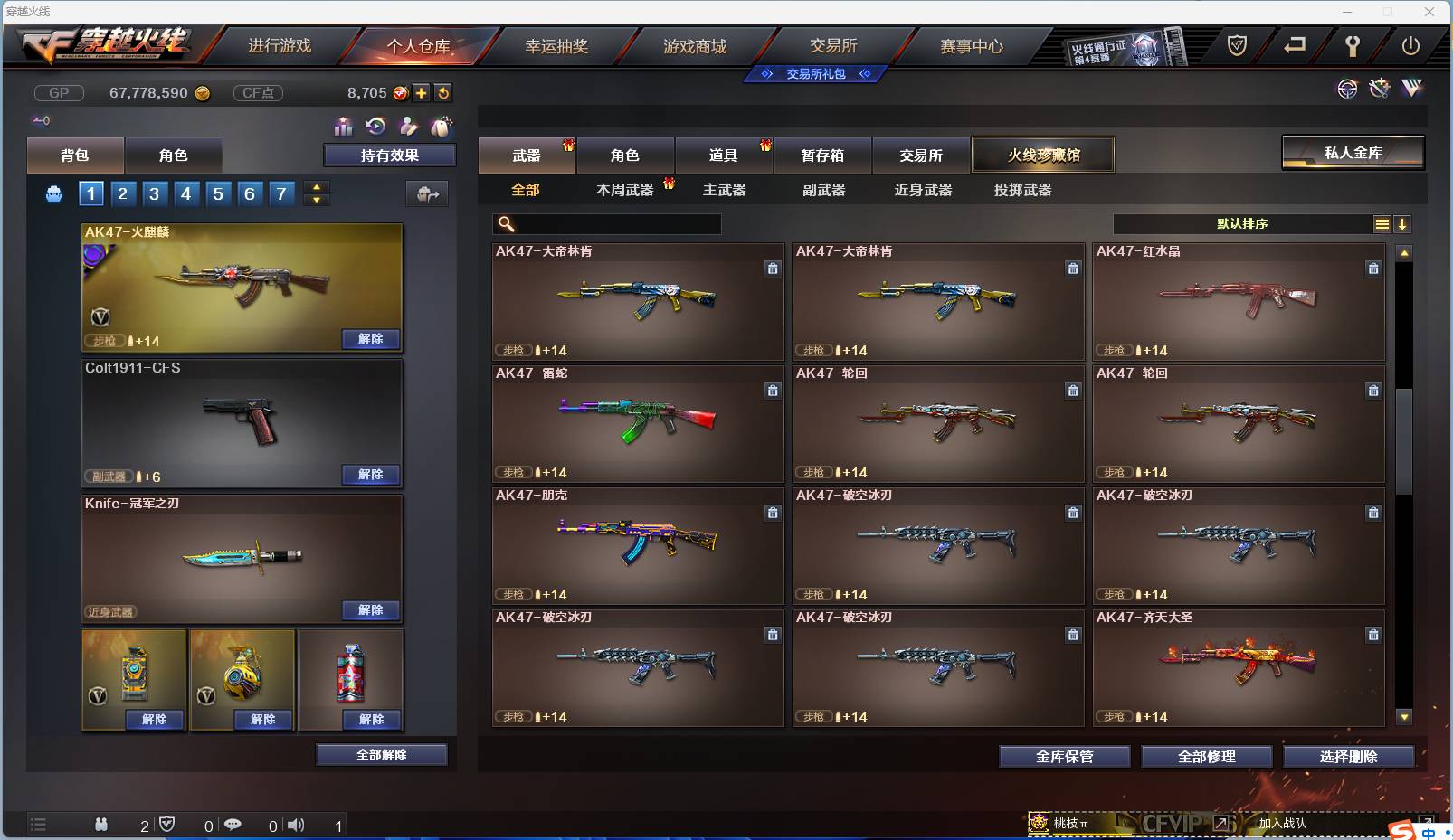Toggle list view layout next to sort options
The height and width of the screenshot is (840, 1453).
tap(1382, 223)
